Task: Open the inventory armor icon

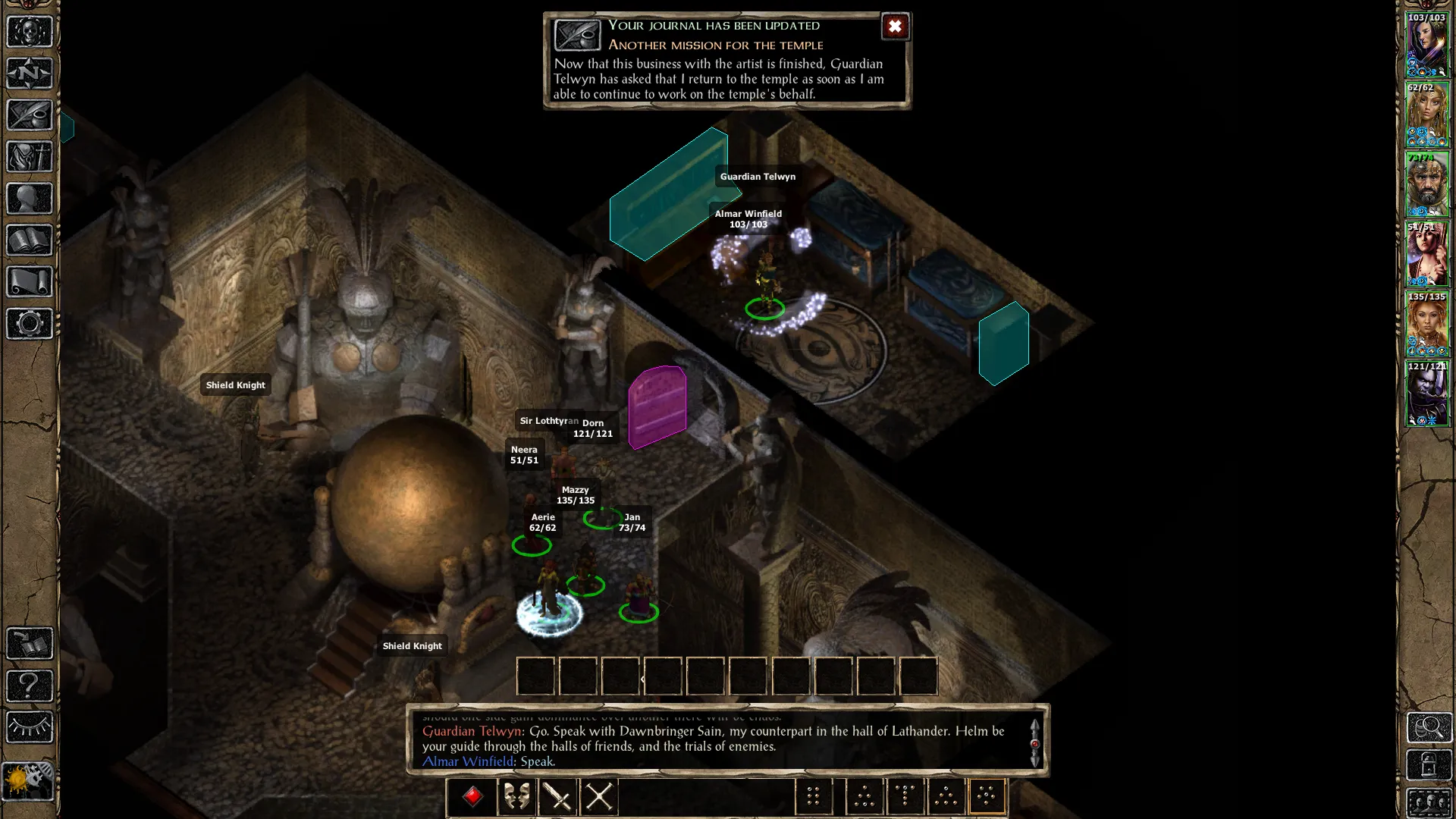Action: coord(30,157)
